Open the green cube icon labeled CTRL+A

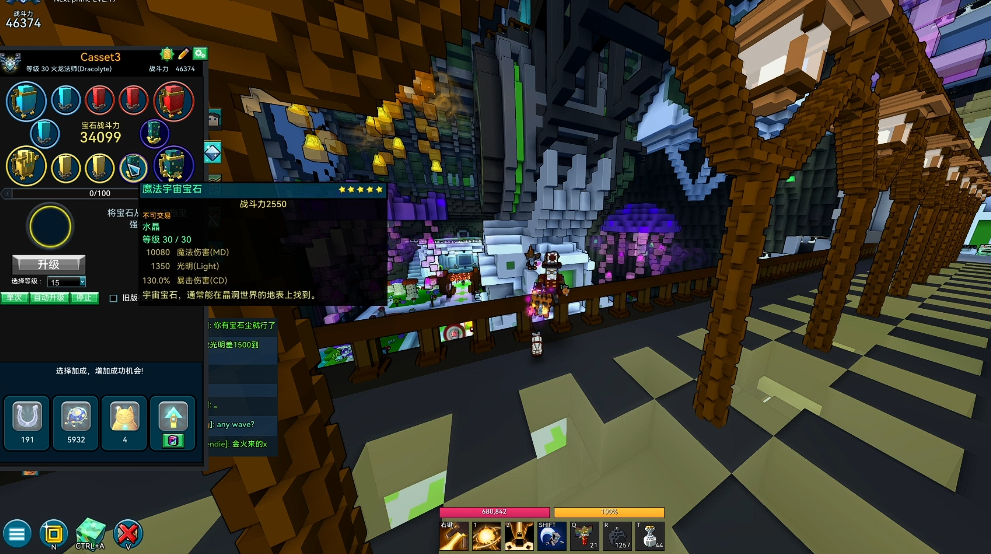[90, 530]
